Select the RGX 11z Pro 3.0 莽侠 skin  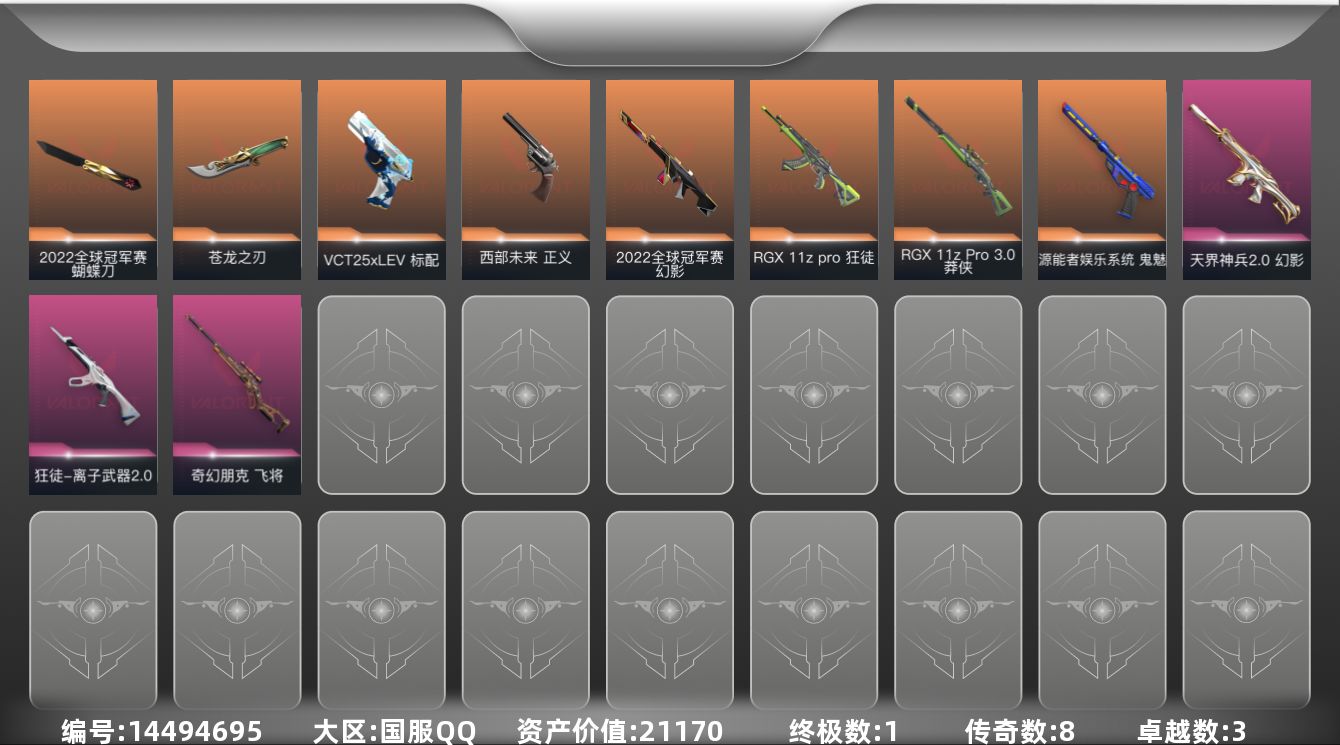(x=957, y=180)
